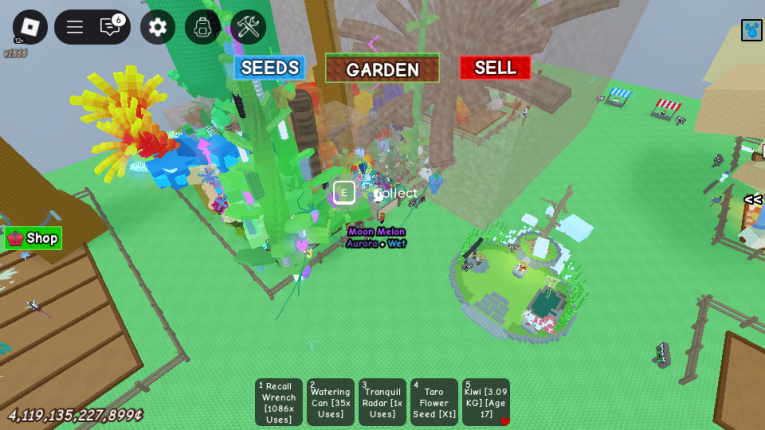Teleport using the red SELL button

click(495, 68)
